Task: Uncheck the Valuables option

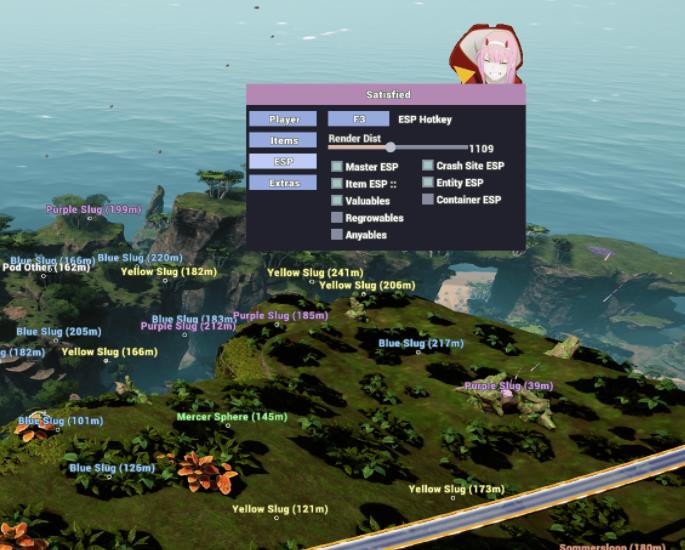Action: (337, 201)
